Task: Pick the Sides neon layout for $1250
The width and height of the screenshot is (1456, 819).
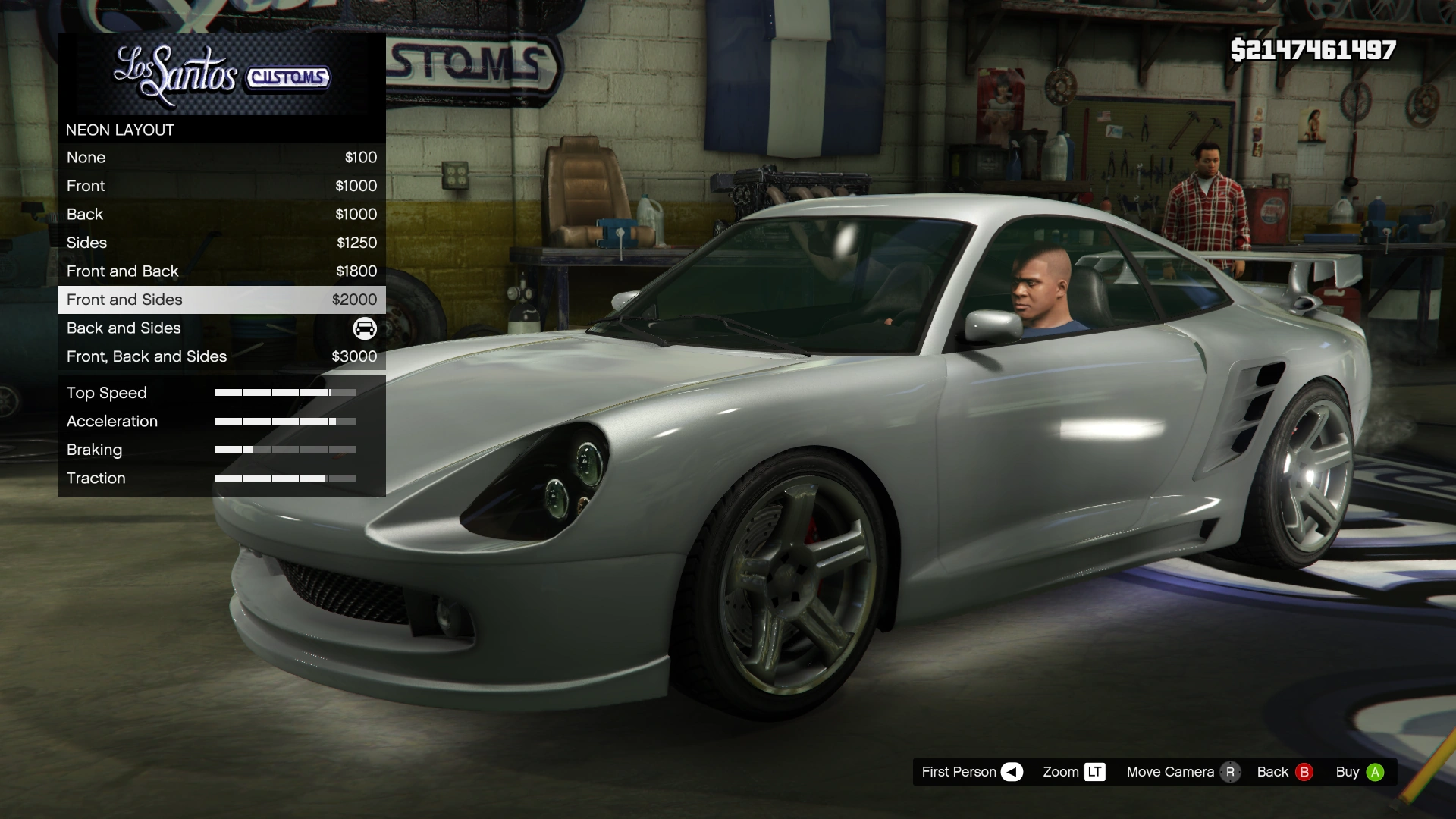Action: [221, 243]
